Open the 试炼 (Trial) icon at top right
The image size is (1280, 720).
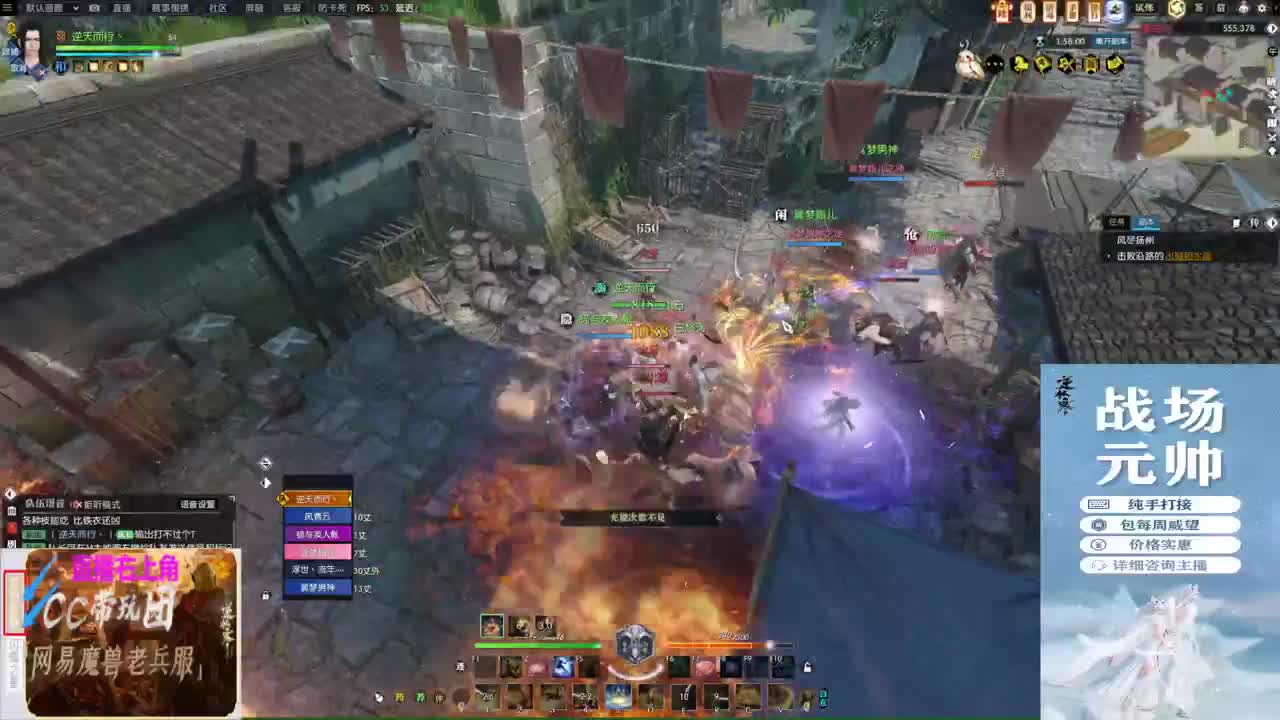click(1143, 8)
